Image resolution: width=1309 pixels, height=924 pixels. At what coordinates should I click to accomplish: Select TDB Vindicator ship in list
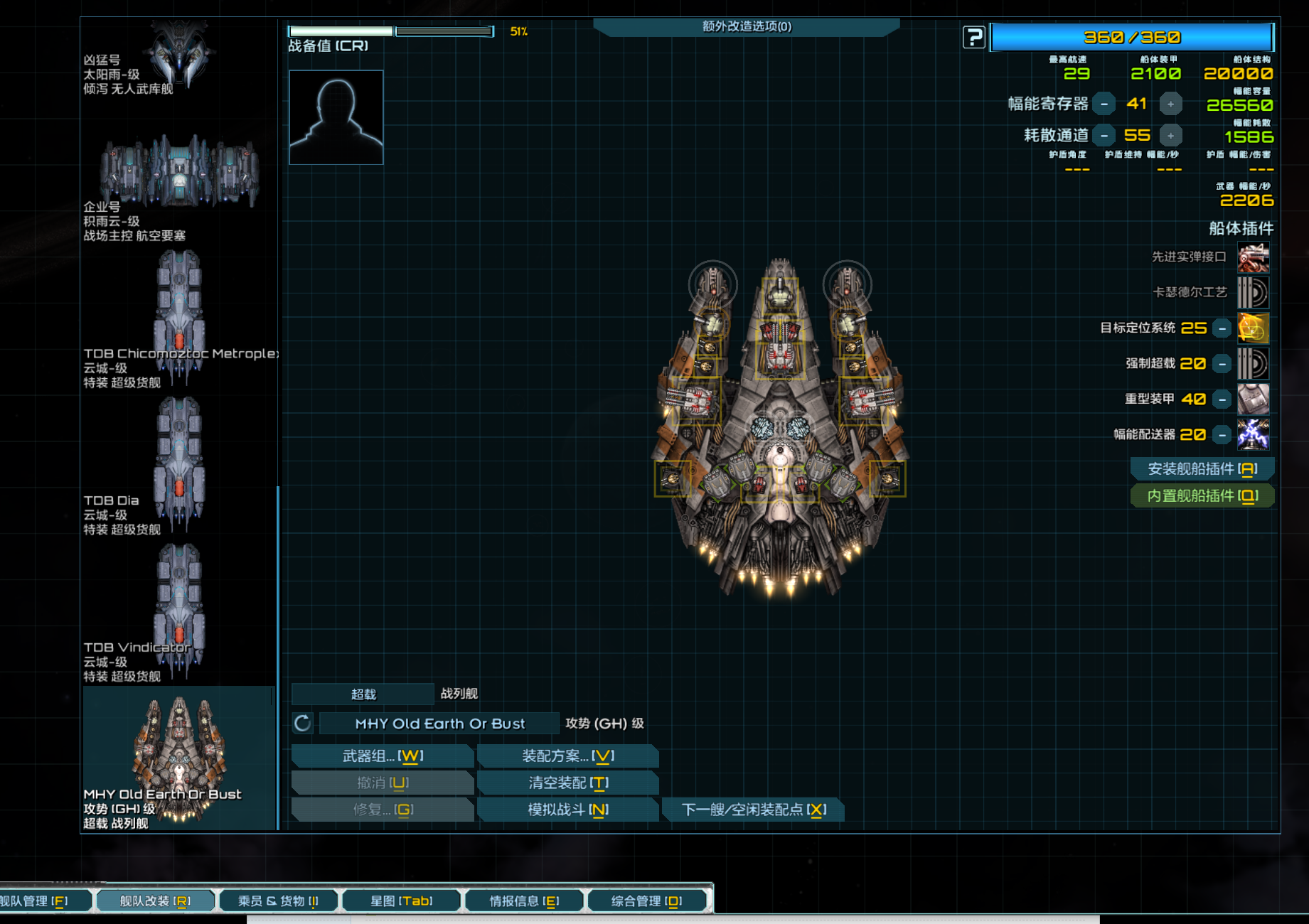179,611
